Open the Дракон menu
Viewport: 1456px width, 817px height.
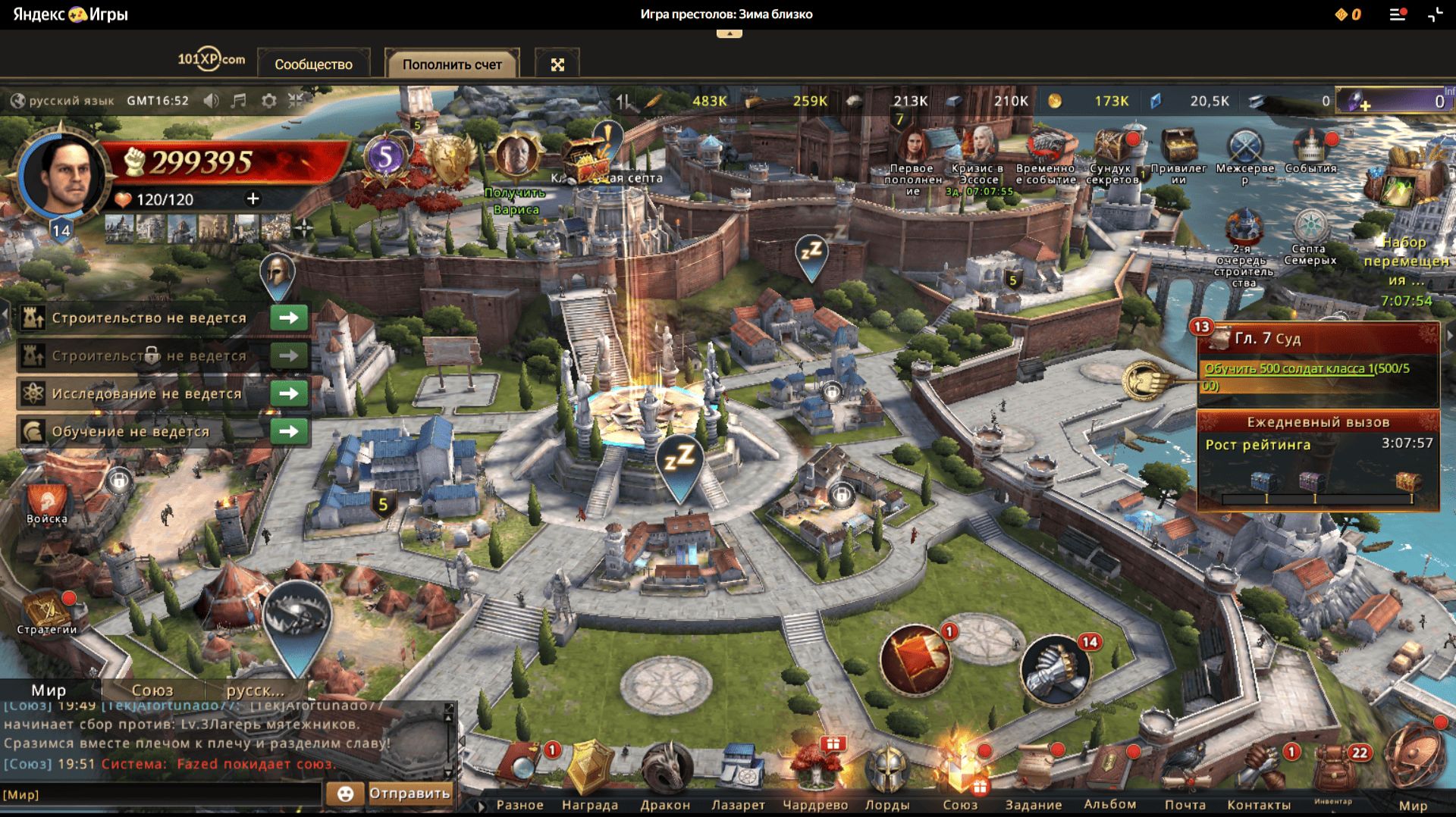coord(665,775)
